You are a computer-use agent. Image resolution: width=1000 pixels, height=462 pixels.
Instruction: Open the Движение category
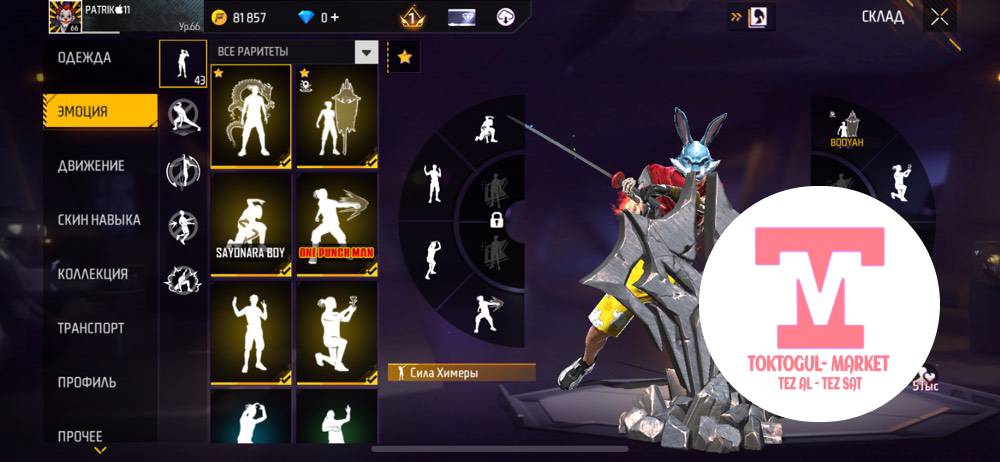(91, 165)
